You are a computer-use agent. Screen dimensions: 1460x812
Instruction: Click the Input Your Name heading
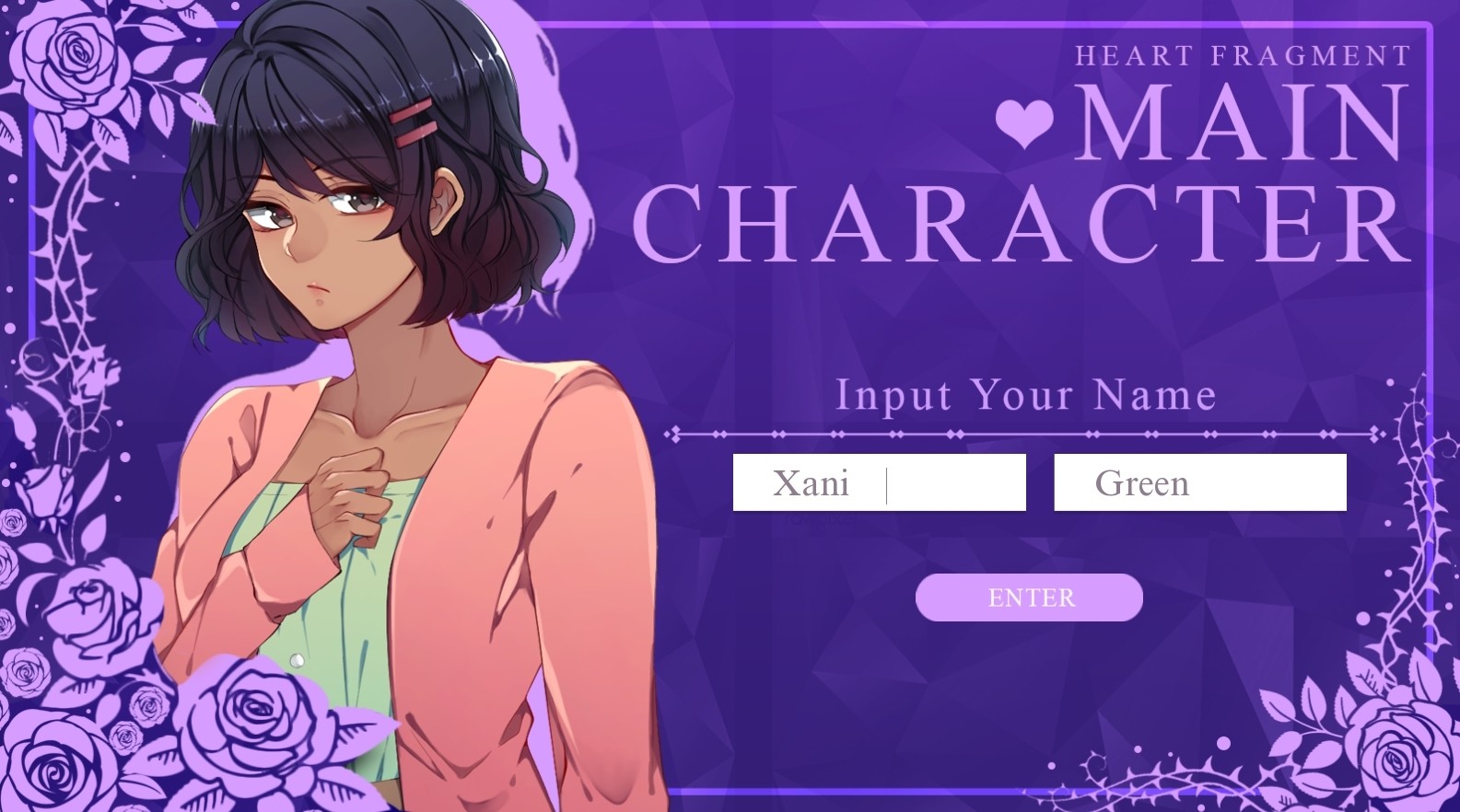click(x=1025, y=396)
